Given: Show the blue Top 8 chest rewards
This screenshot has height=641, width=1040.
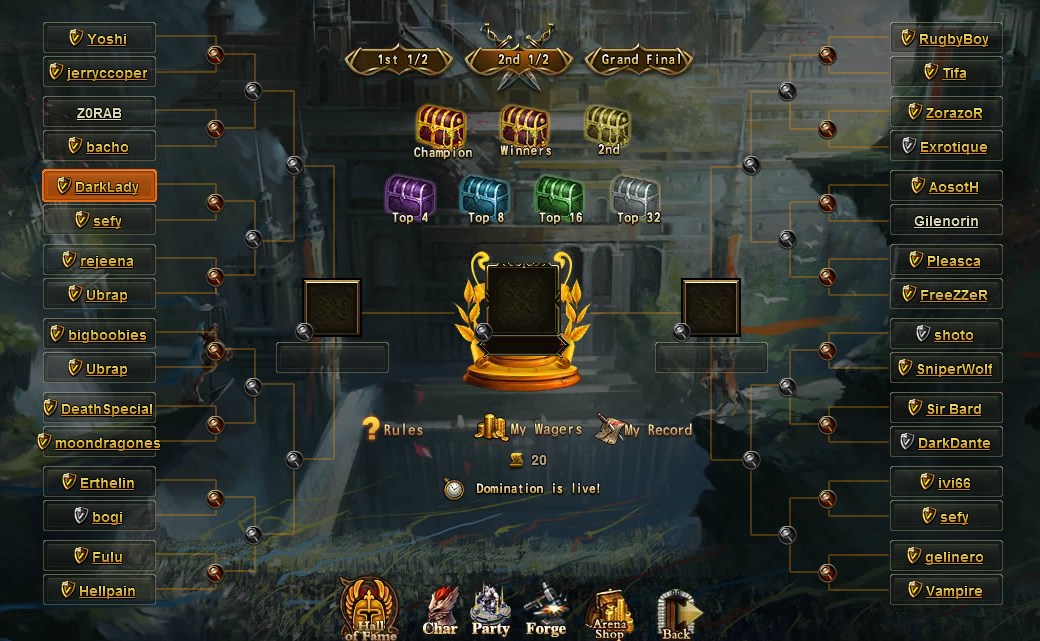Looking at the screenshot, I should click(x=484, y=196).
